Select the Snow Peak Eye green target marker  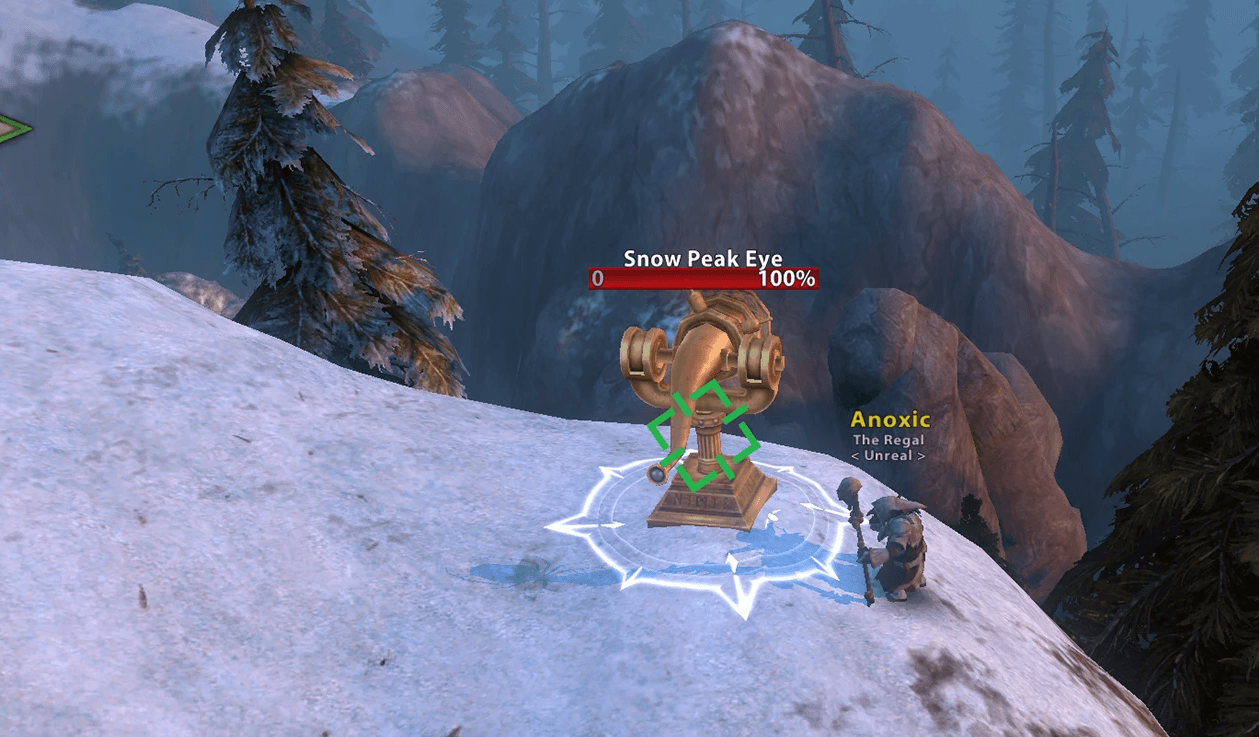point(702,435)
